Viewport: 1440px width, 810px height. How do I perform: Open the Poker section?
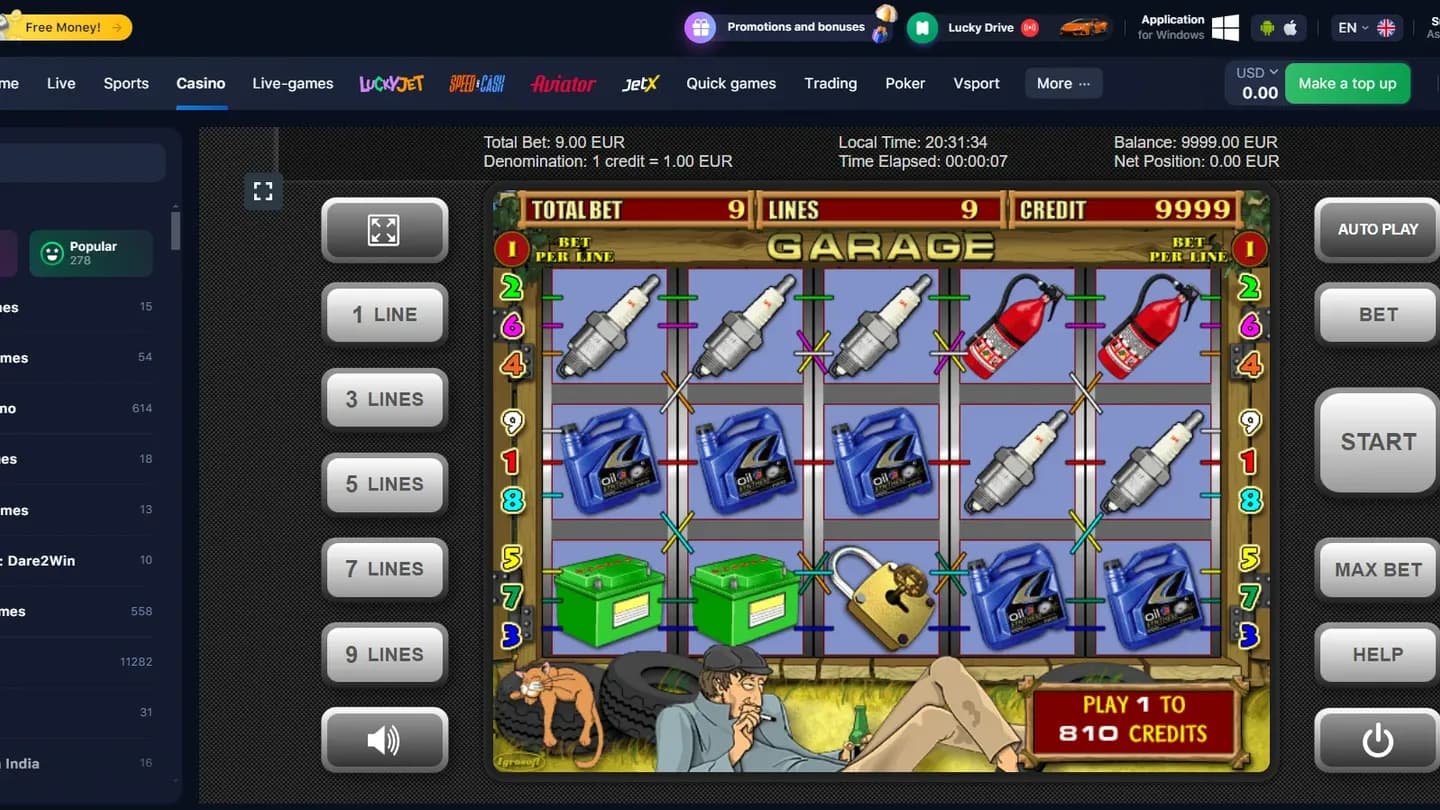[905, 83]
